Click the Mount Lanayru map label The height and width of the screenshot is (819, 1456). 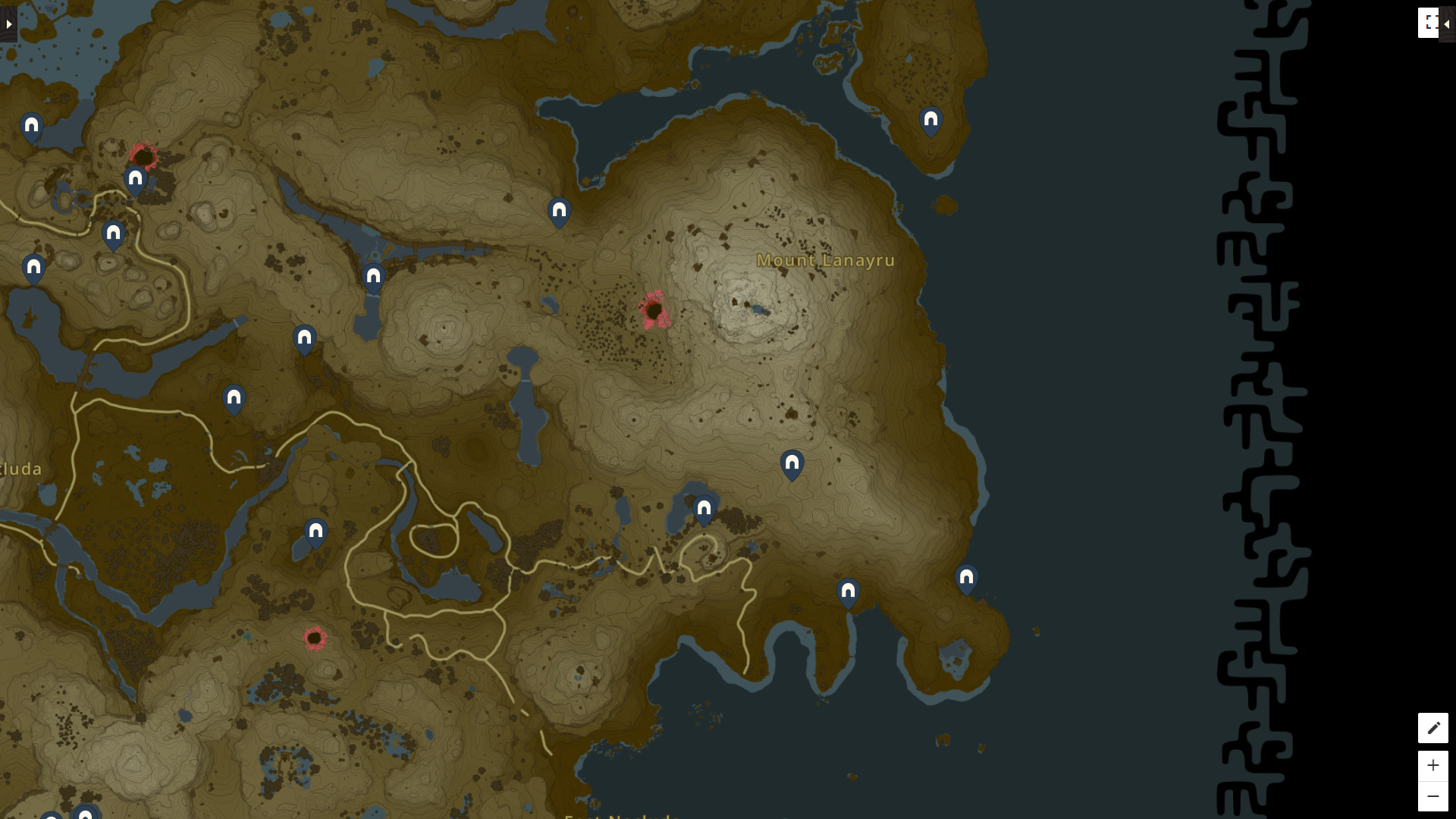pyautogui.click(x=826, y=261)
